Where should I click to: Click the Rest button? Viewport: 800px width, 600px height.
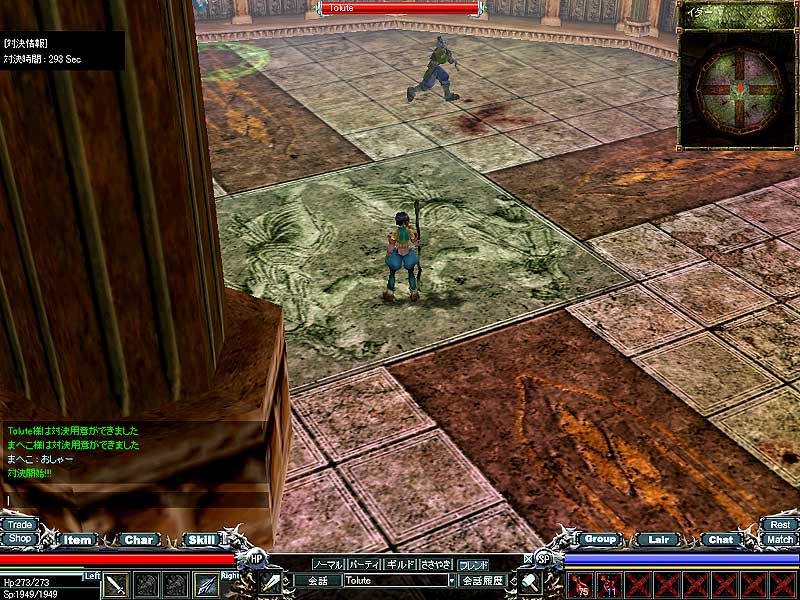point(780,524)
